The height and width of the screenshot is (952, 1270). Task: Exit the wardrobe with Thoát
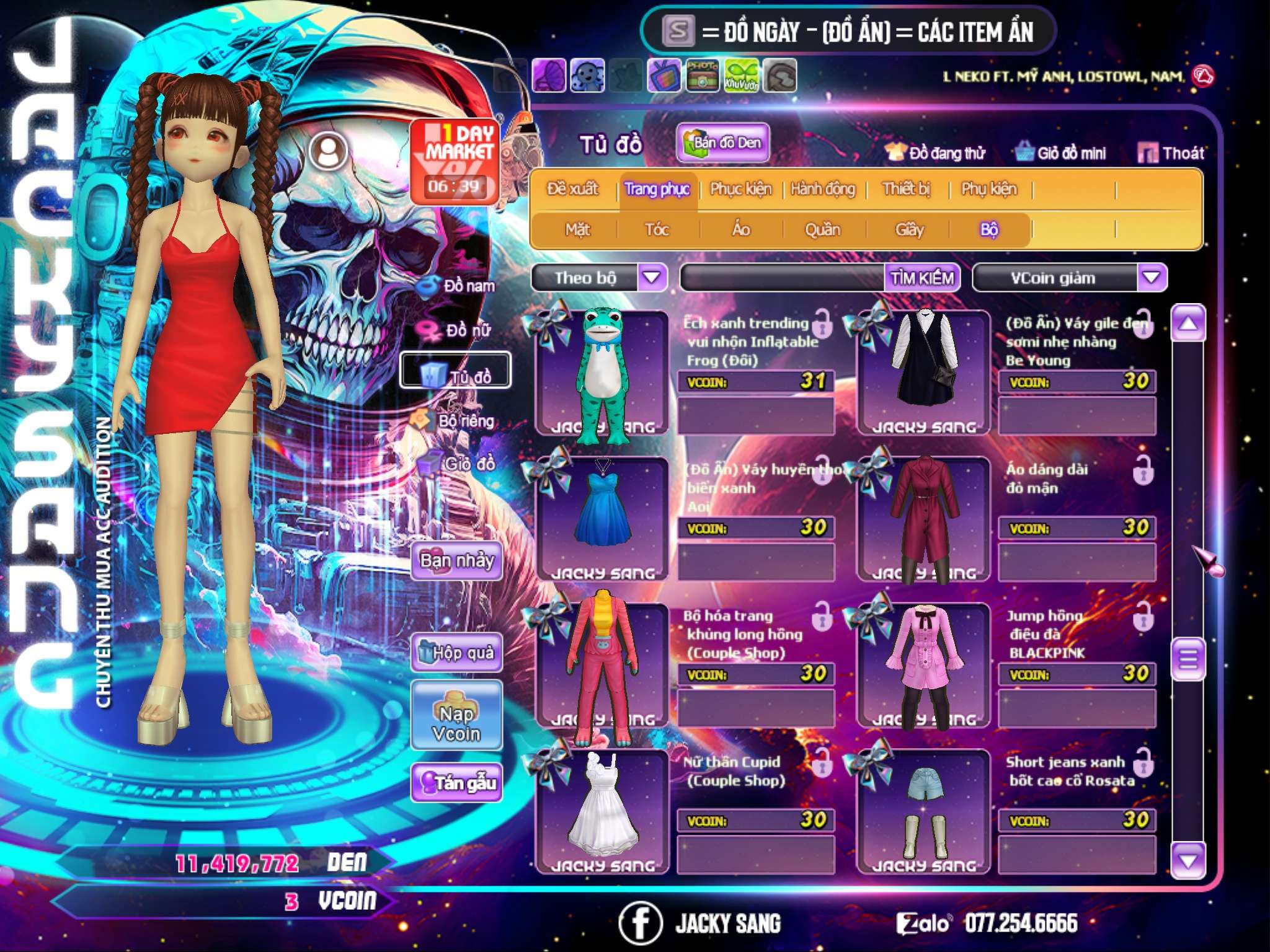coord(1171,153)
